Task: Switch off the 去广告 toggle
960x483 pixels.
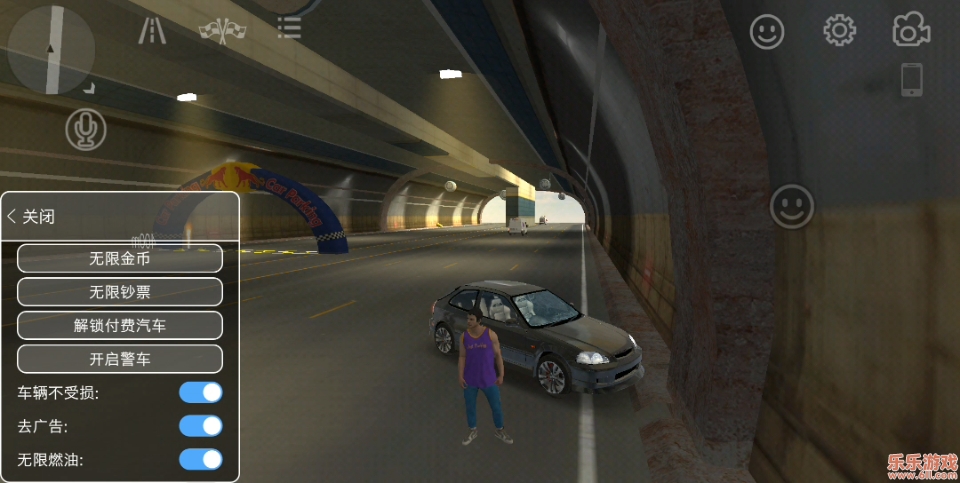Action: point(200,426)
